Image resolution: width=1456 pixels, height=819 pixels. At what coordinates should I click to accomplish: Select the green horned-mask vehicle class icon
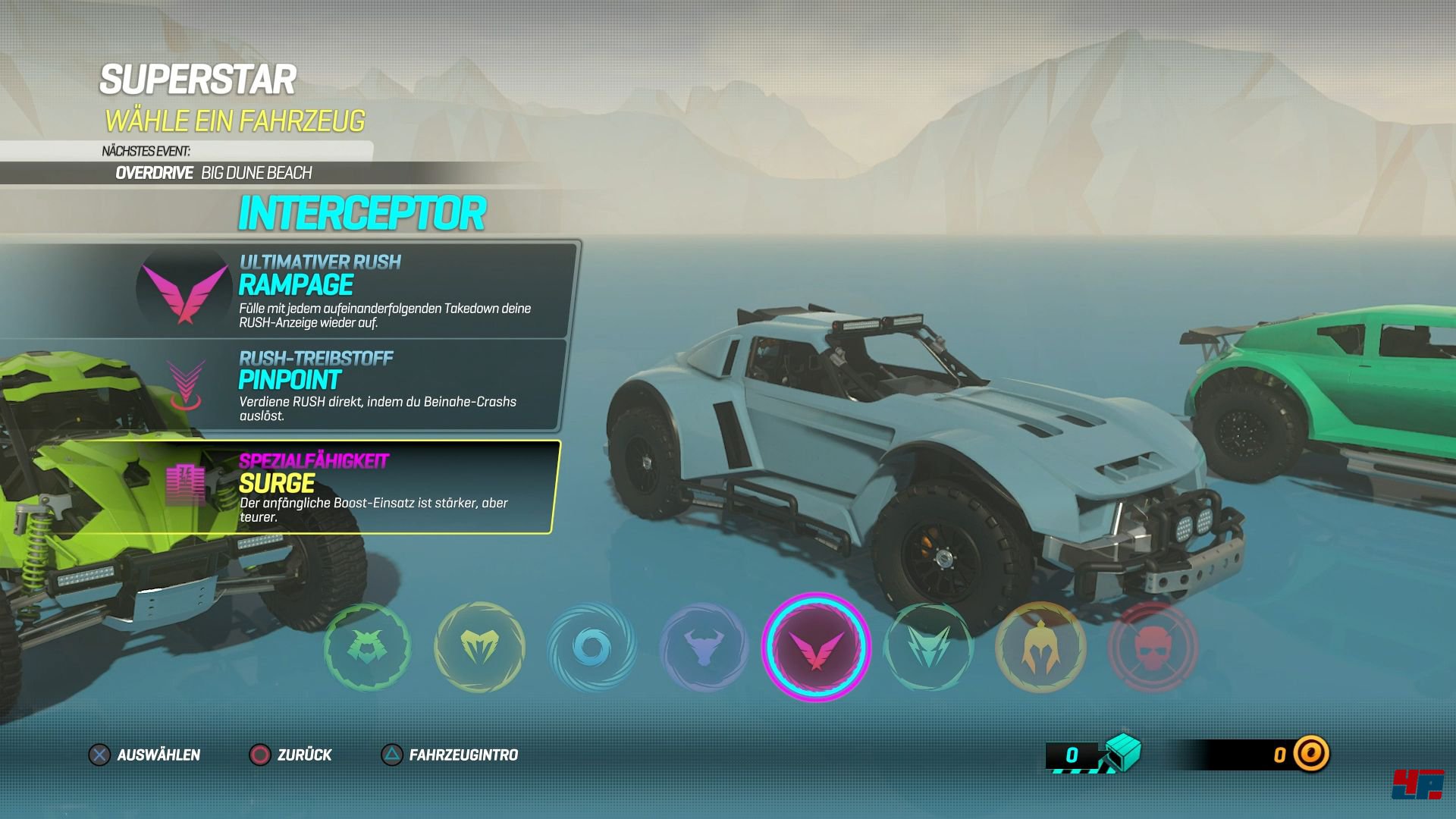coord(368,647)
